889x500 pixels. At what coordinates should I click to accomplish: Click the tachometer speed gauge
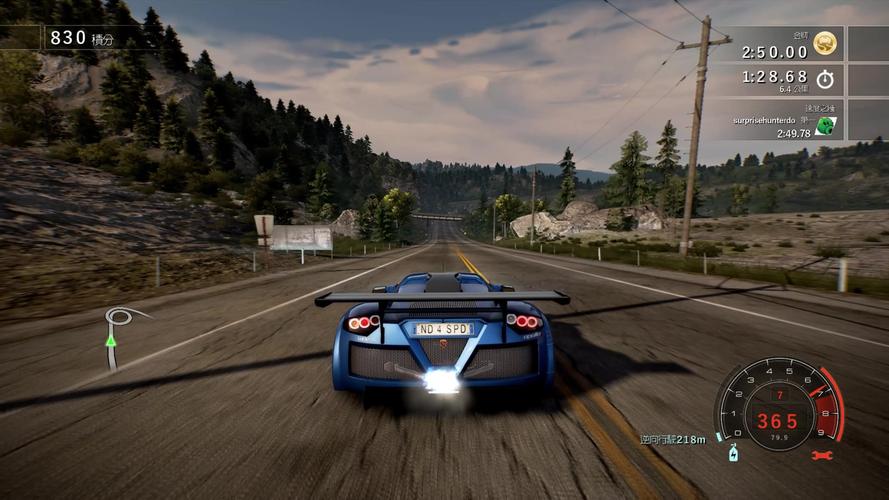776,404
